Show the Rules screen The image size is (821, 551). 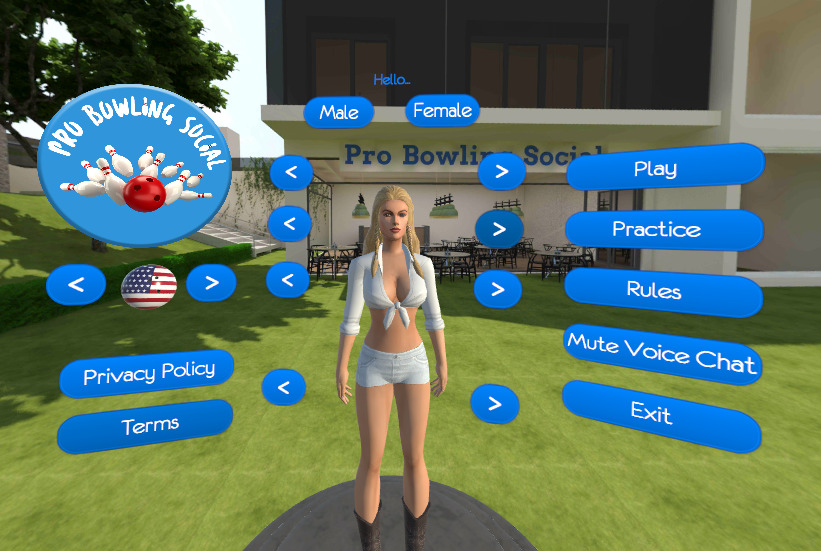[663, 291]
